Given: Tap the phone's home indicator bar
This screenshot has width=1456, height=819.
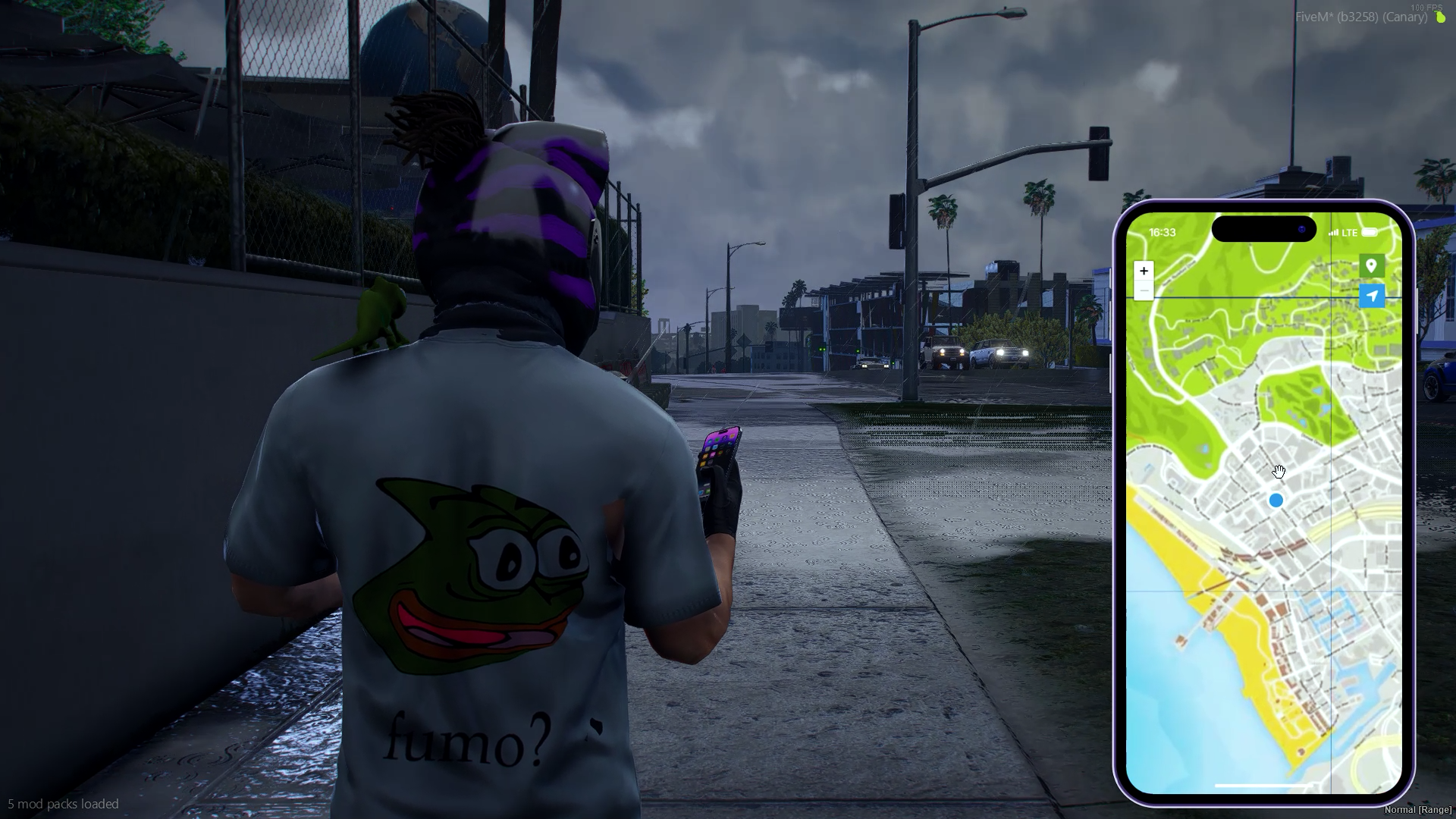Looking at the screenshot, I should pyautogui.click(x=1263, y=786).
